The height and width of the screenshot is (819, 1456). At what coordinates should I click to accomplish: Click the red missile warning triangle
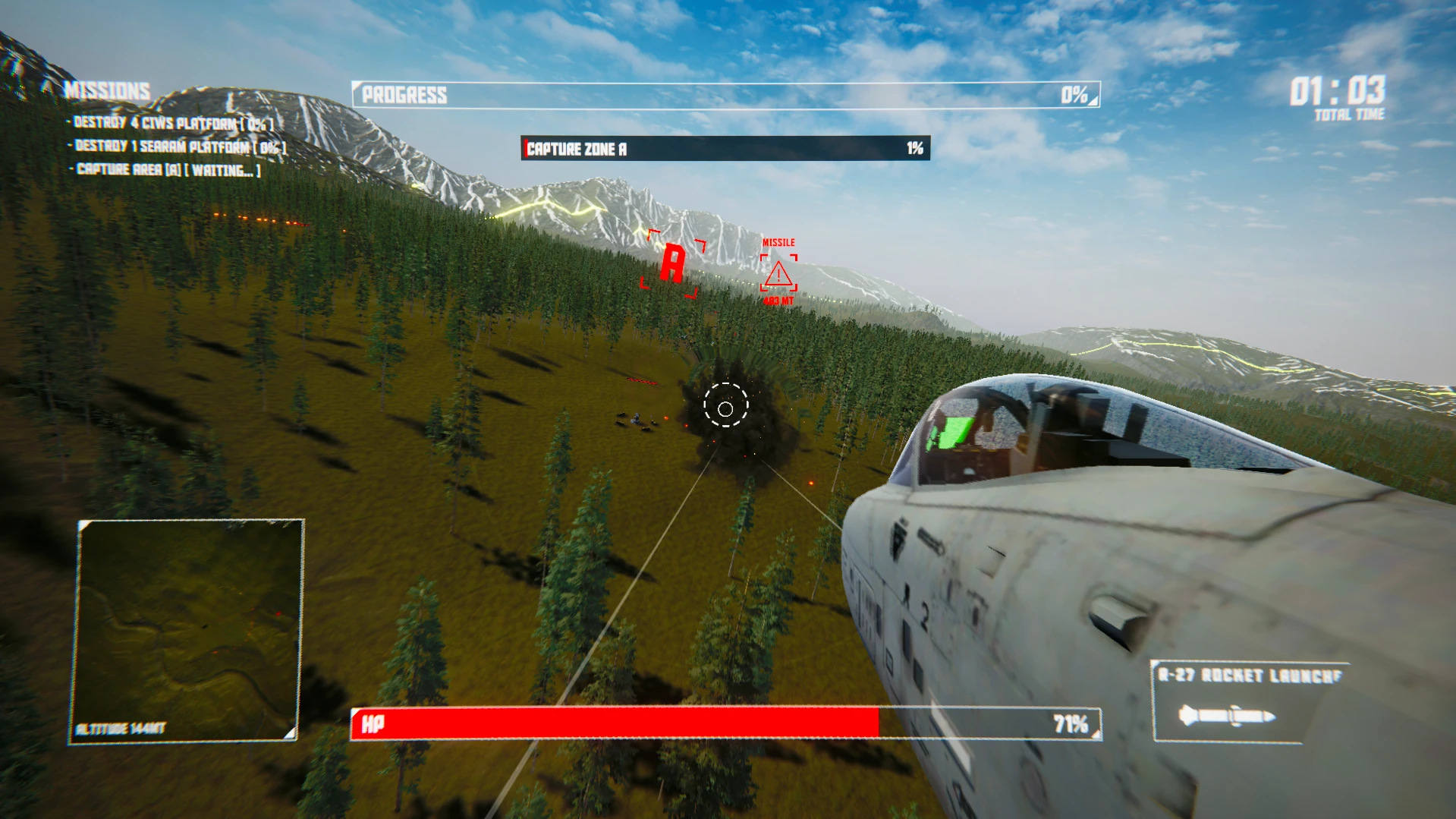pyautogui.click(x=778, y=274)
